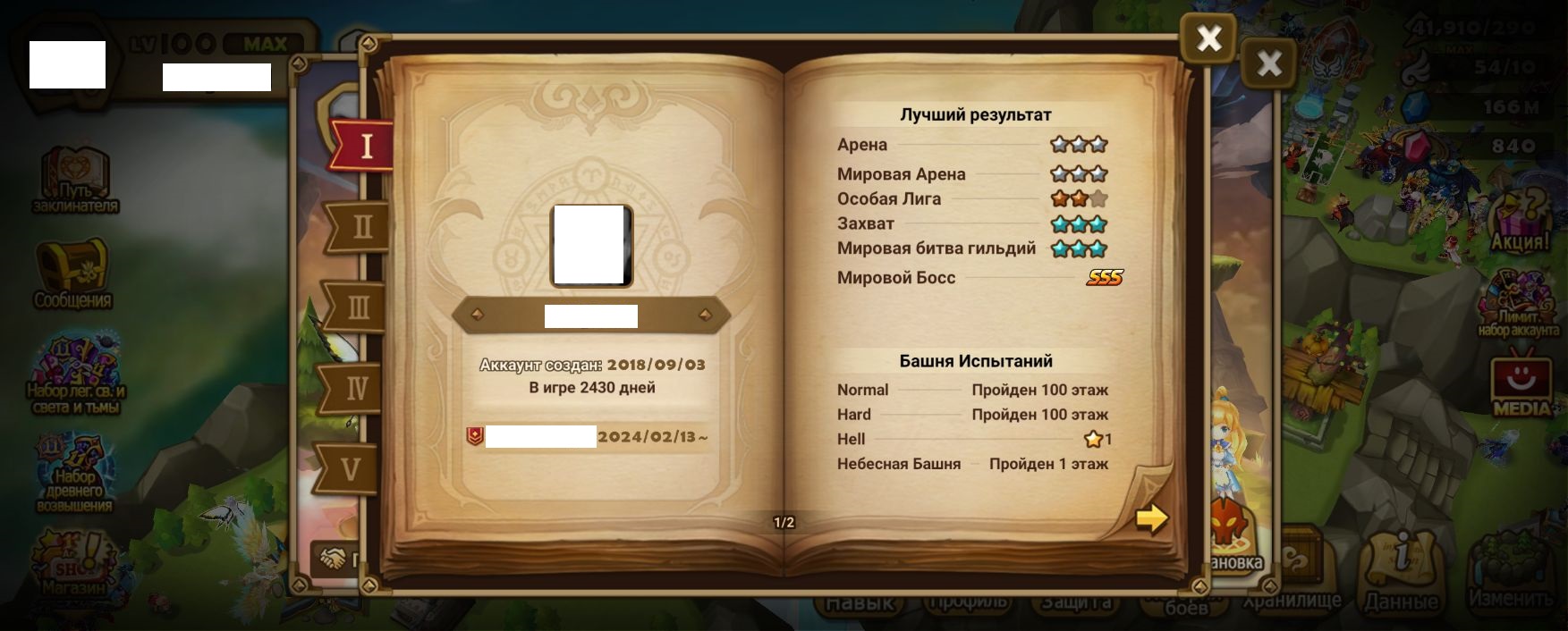This screenshot has width=1568, height=631.
Task: Open Набор древнего возвышения pack
Action: point(74,474)
